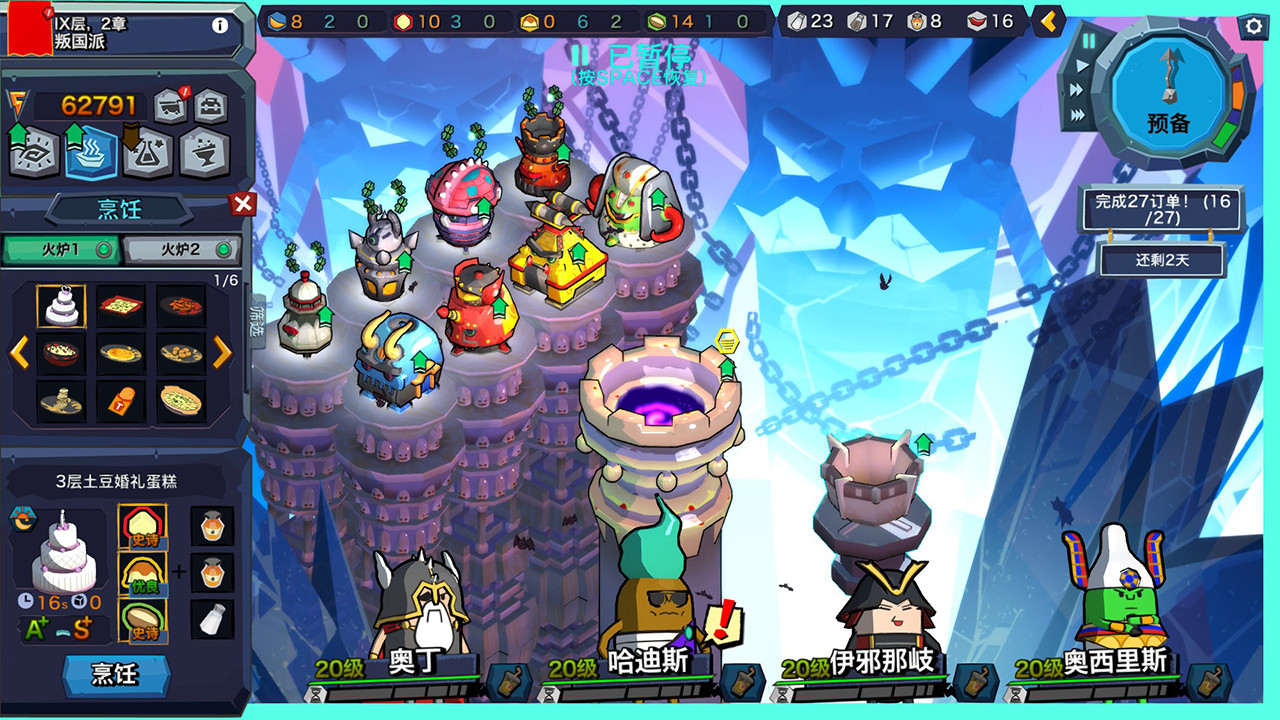
Task: Click the orange segment on the timer wheel
Action: [x=1237, y=95]
